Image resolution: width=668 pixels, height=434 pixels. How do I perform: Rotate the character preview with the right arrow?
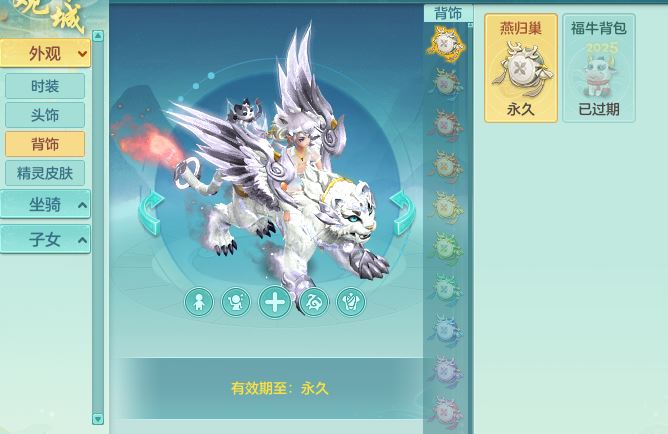pyautogui.click(x=401, y=213)
